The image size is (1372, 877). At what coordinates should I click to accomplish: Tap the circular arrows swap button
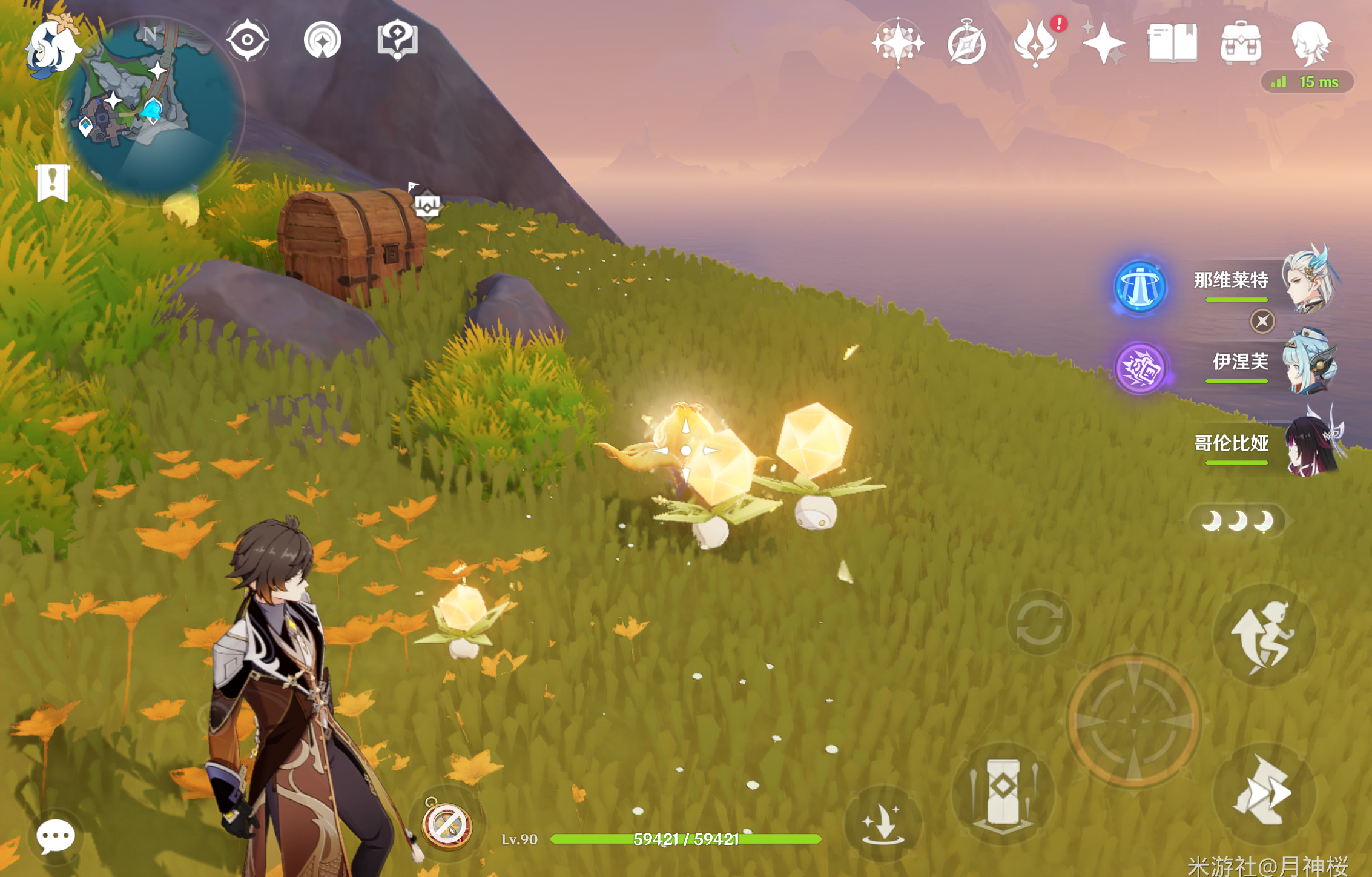[1039, 623]
